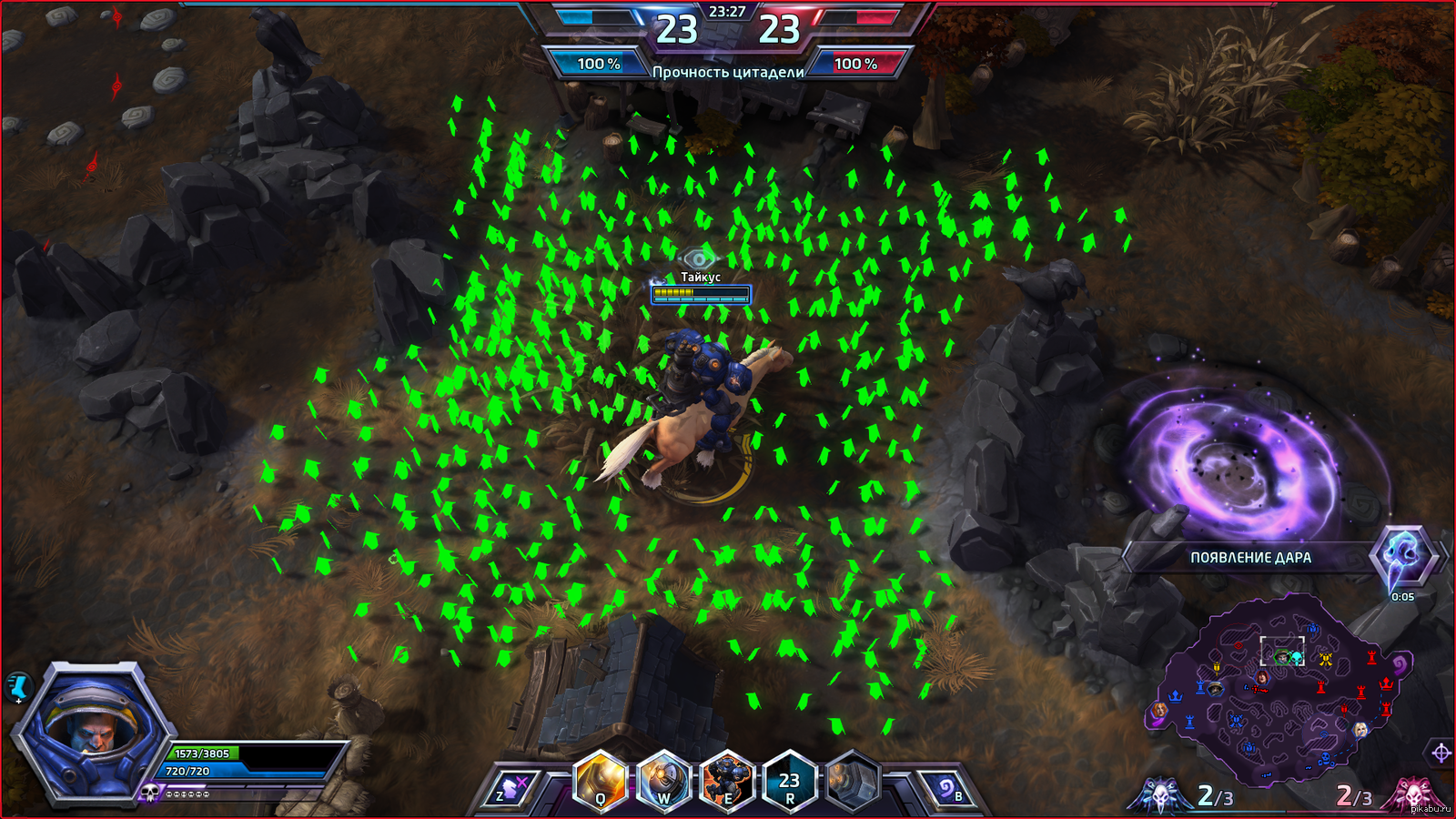Click the purple skull quest icon under portrait
The width and height of the screenshot is (1456, 819).
pos(151,794)
